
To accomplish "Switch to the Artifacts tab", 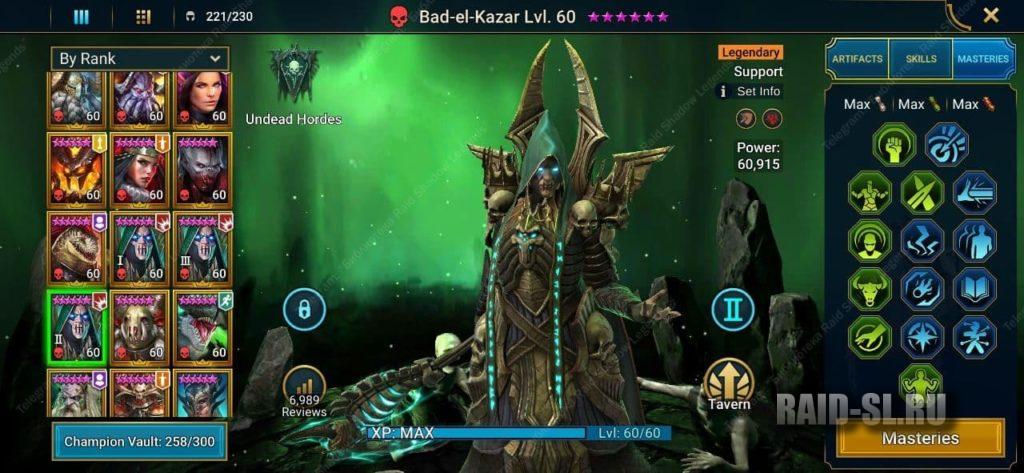I will tap(857, 59).
